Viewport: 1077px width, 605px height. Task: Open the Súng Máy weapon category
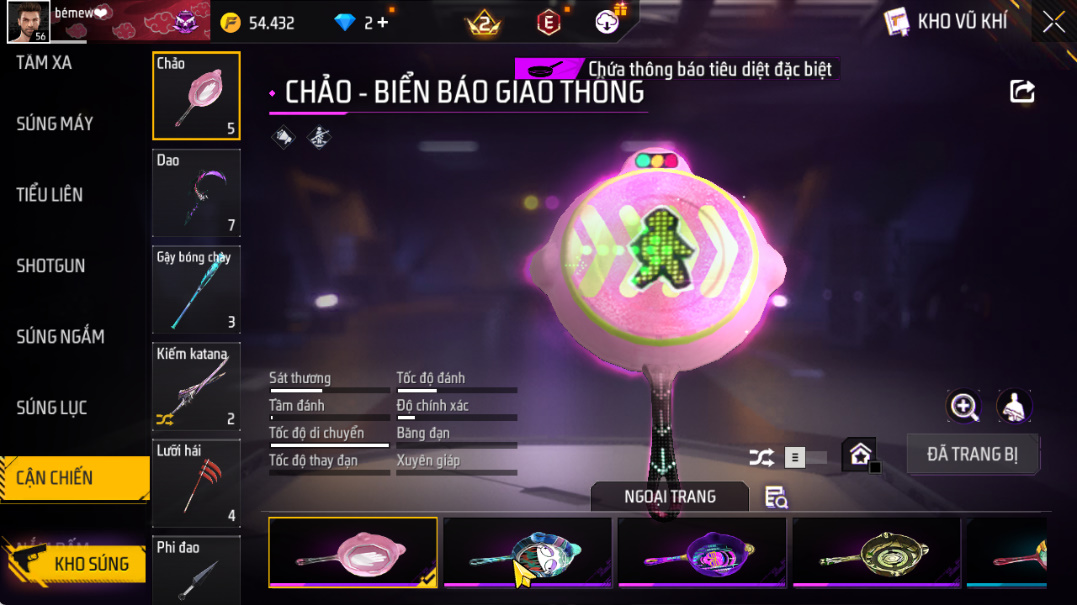pos(55,124)
